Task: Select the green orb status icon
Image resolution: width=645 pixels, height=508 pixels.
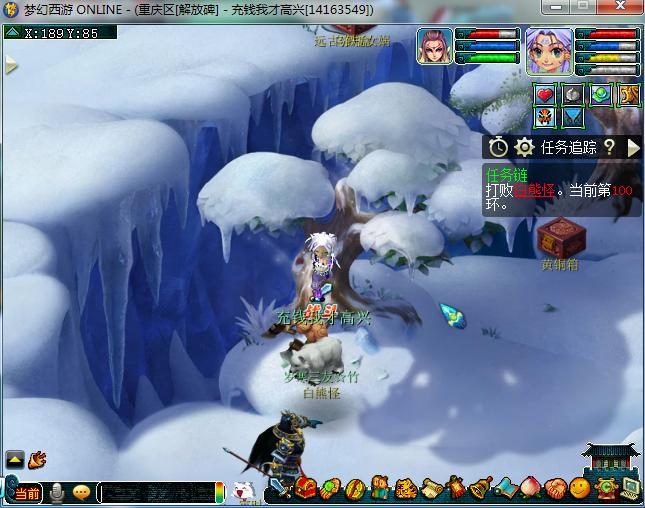Action: click(600, 95)
